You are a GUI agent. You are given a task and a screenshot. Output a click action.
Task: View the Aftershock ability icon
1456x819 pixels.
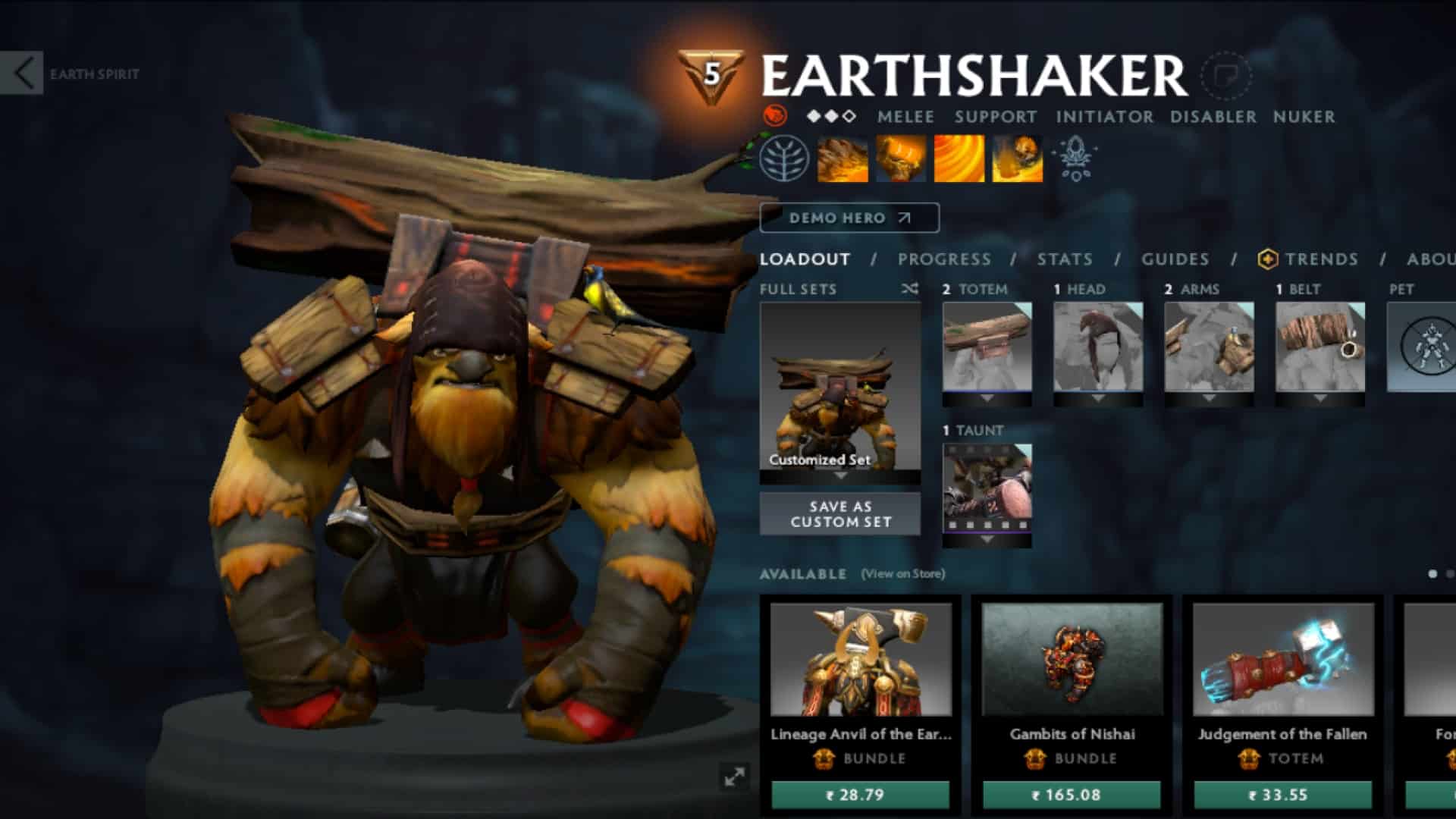[x=958, y=159]
